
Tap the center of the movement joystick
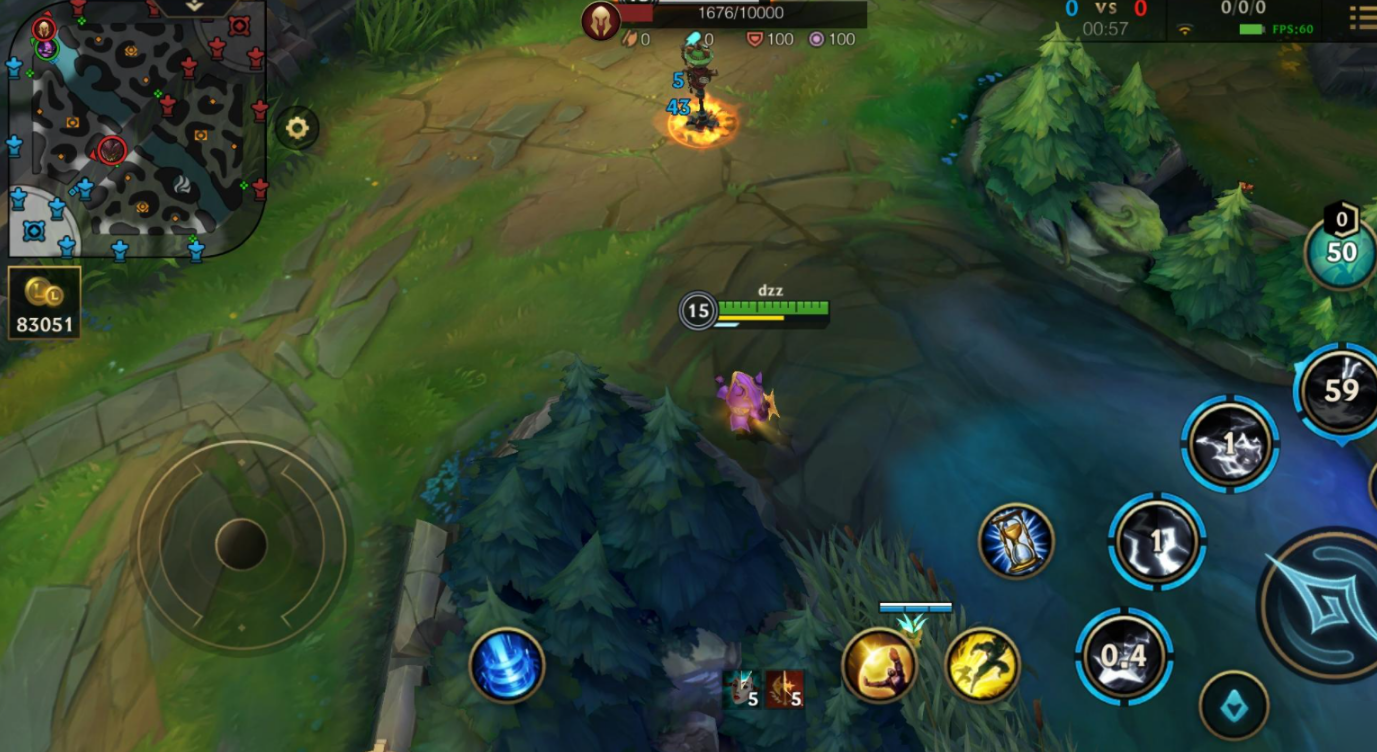click(241, 545)
